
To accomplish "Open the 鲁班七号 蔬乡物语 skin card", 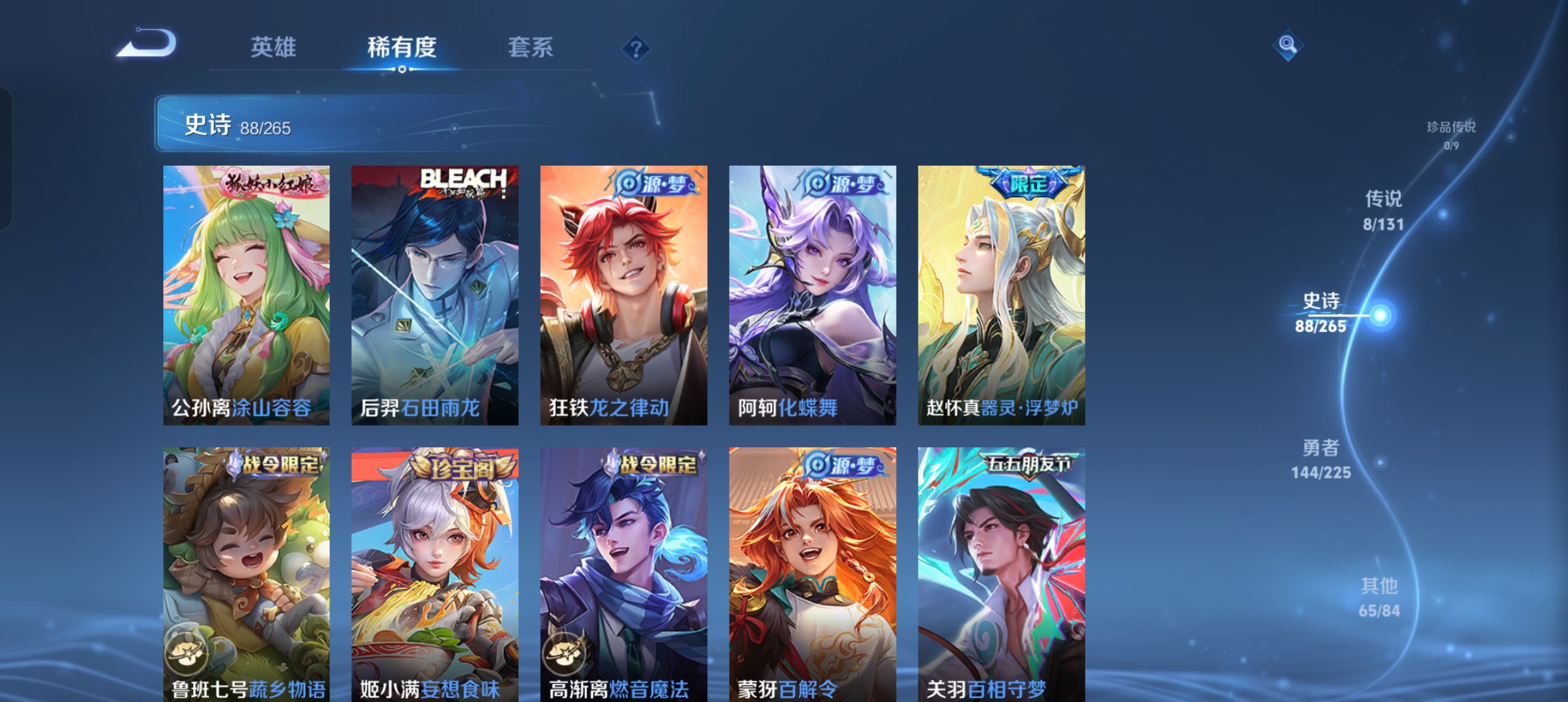I will coord(246,573).
